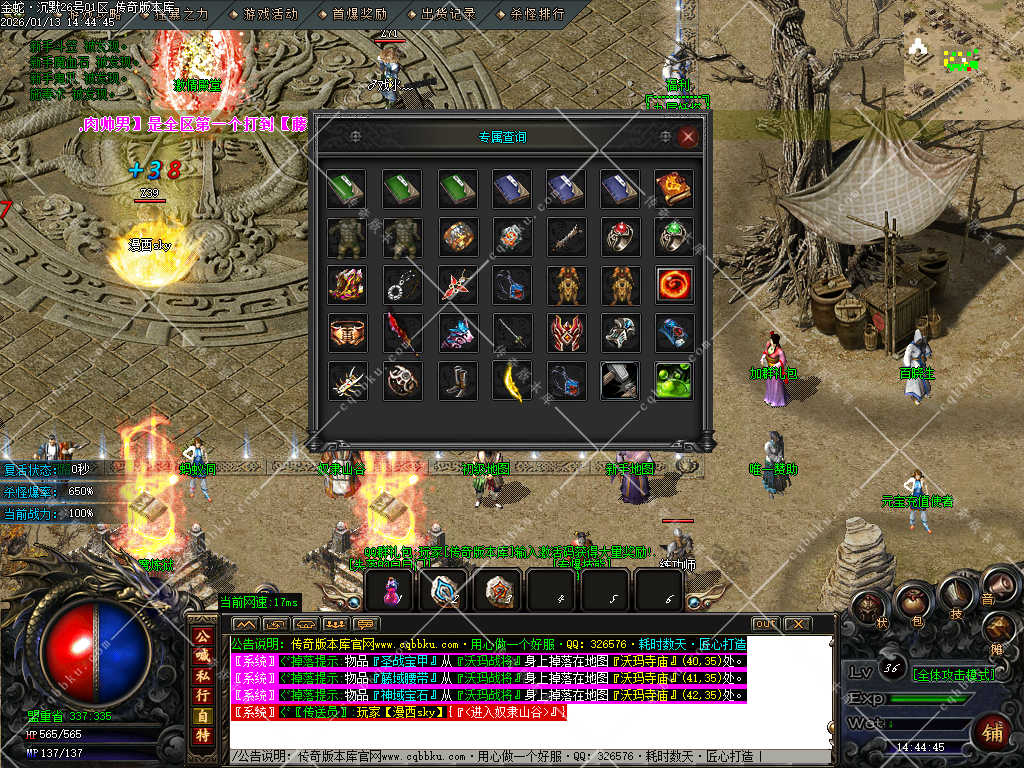The image size is (1024, 768).
Task: Click the chat input field
Action: click(x=530, y=757)
